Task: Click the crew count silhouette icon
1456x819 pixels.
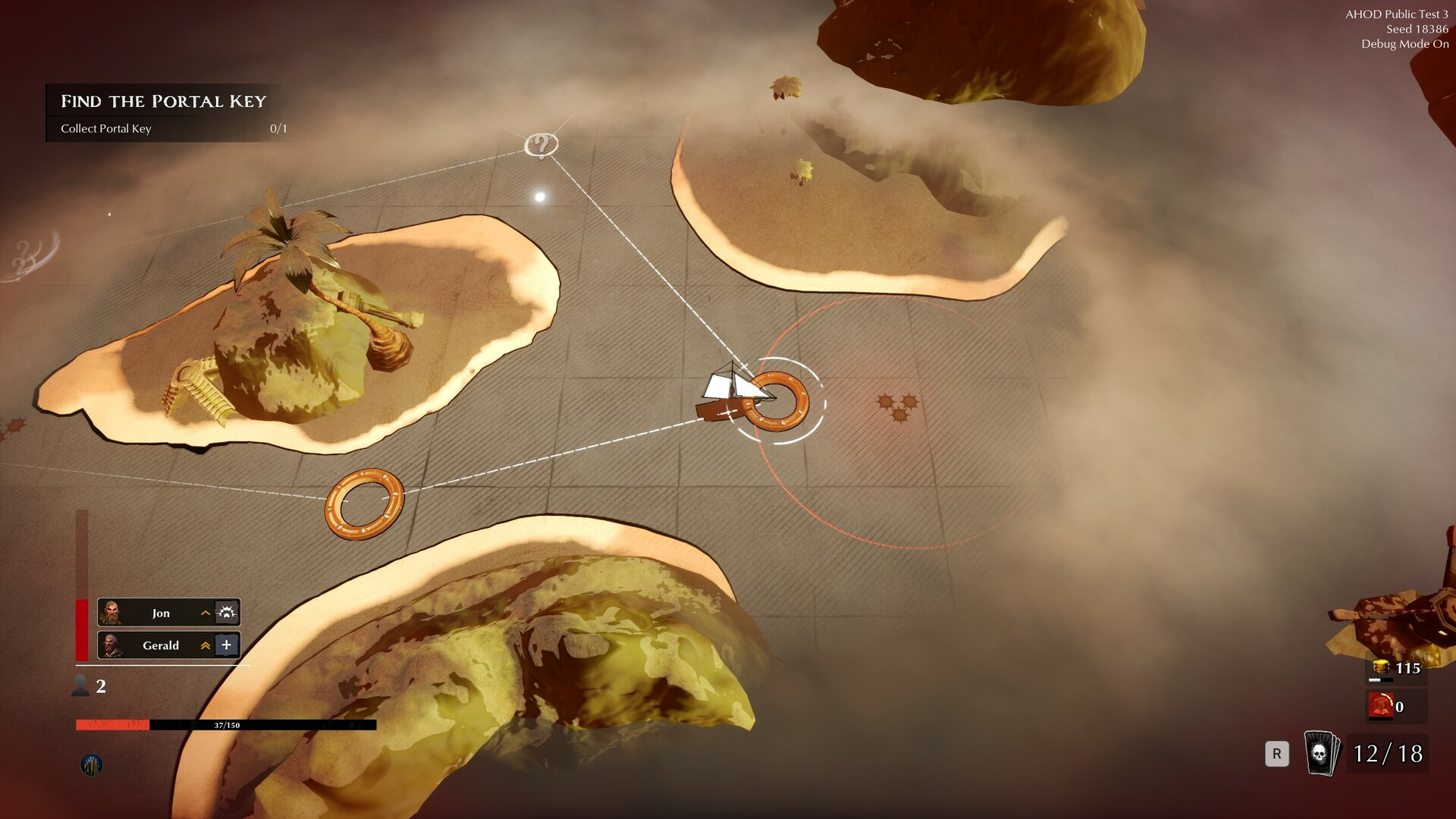Action: point(80,686)
